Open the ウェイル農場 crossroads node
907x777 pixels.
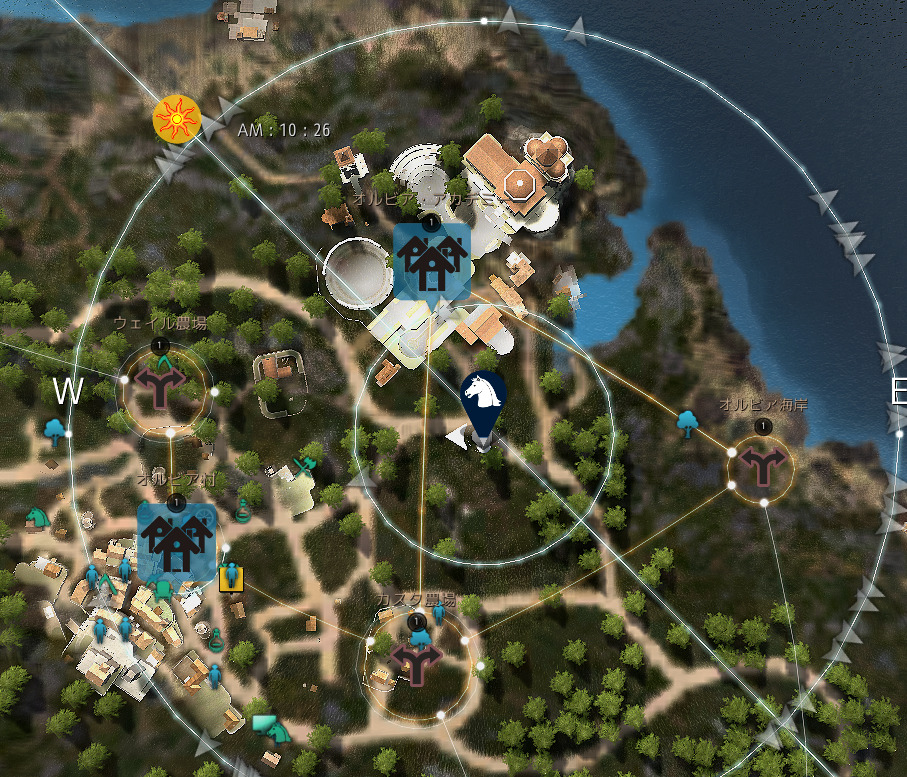[x=159, y=386]
